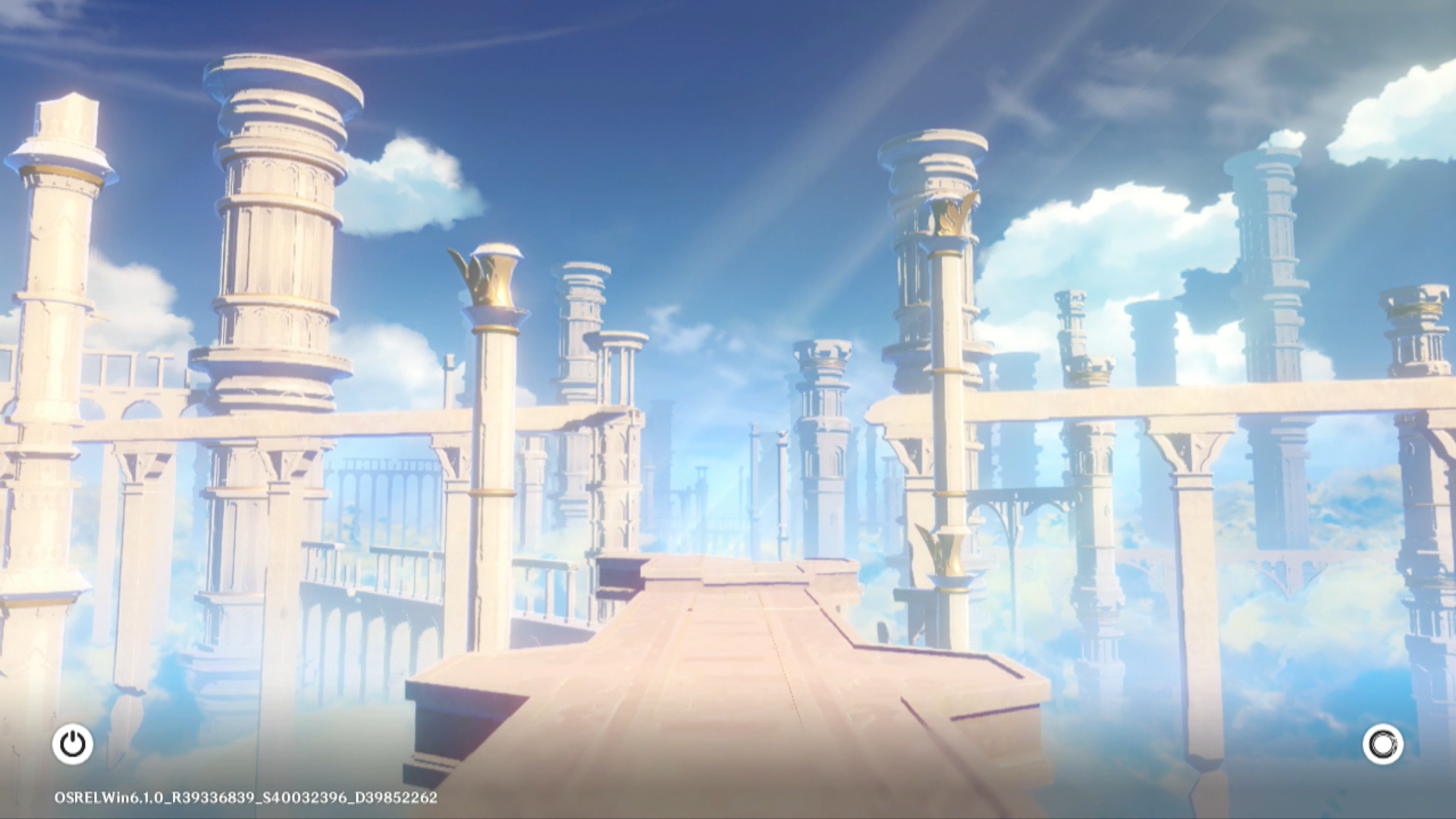Screen dimensions: 1456x819
Task: Open the circular icon button at bottom right
Action: click(x=1382, y=744)
